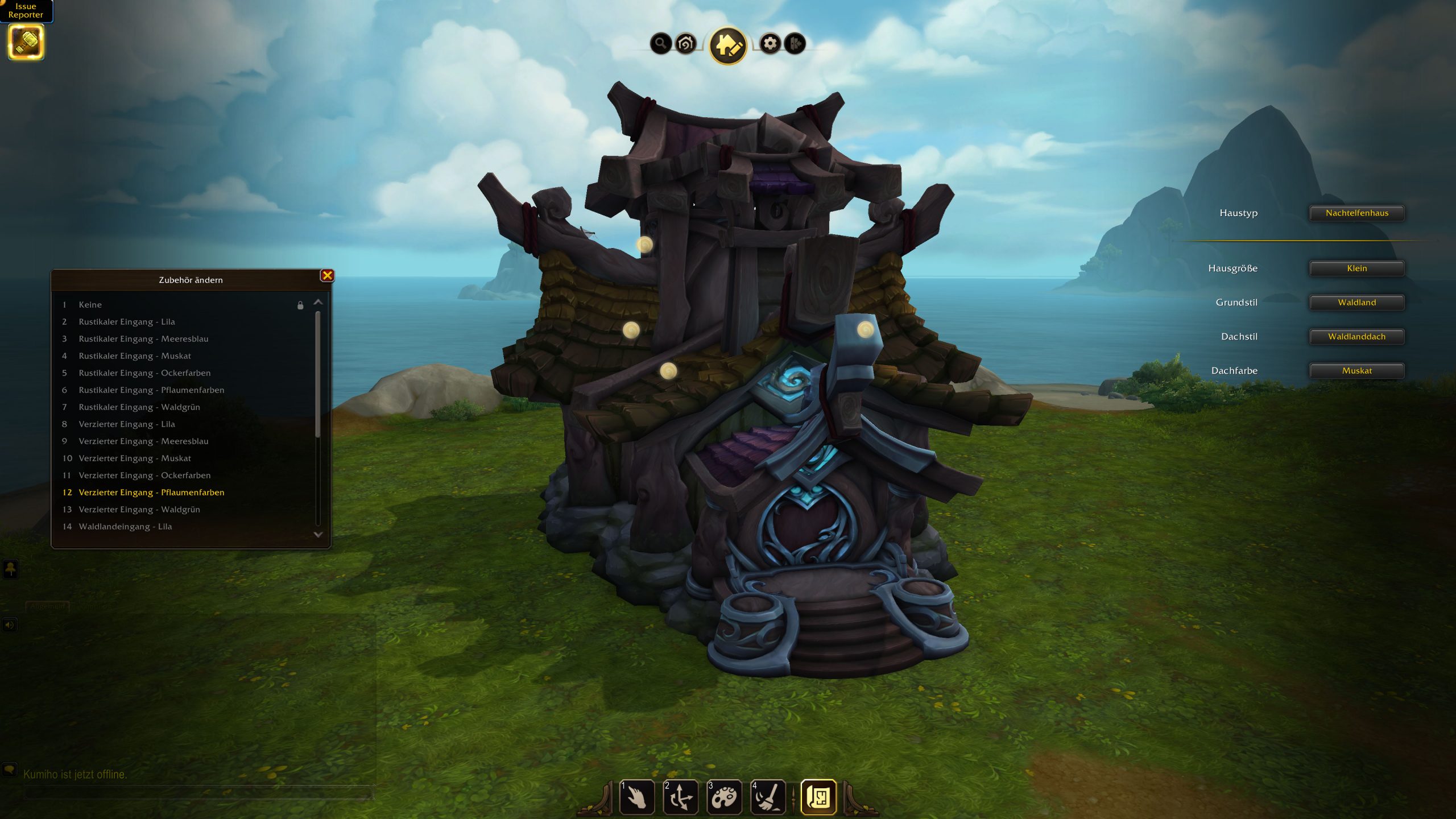Close the Zubehör ändern panel
The height and width of the screenshot is (819, 1456).
pos(327,276)
